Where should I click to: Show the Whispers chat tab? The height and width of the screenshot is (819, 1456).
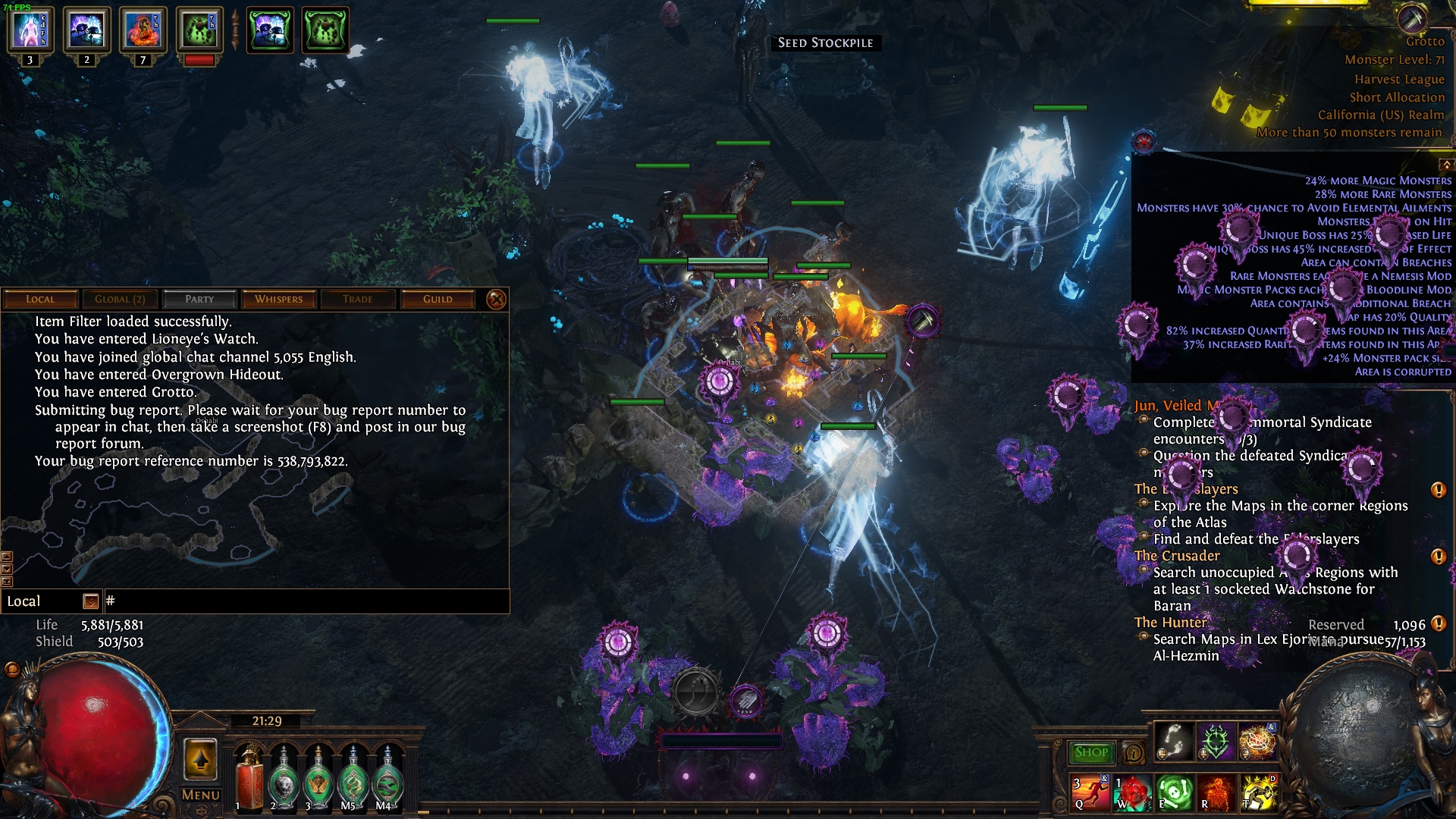pyautogui.click(x=278, y=299)
